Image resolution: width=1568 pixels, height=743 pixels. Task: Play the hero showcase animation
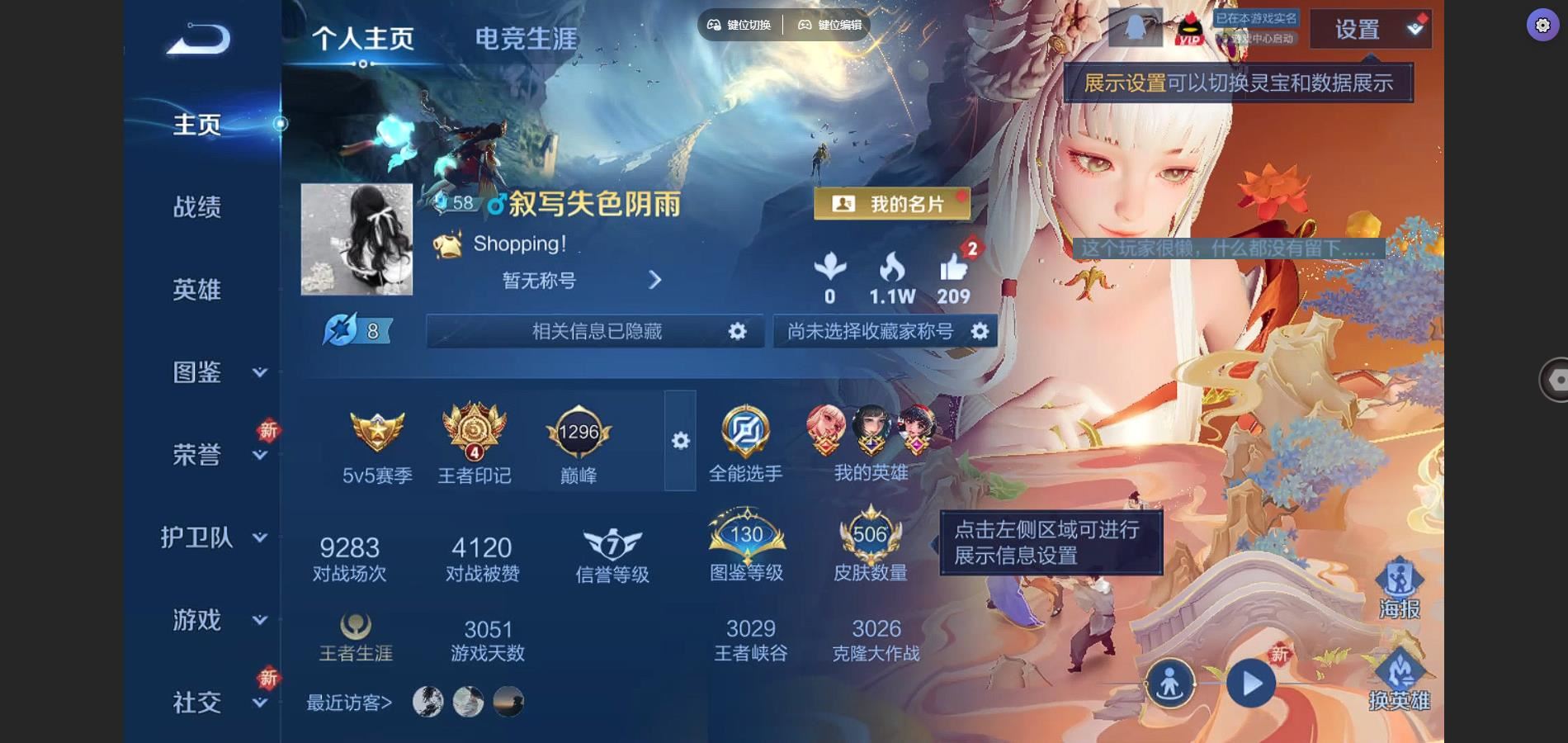[x=1251, y=684]
